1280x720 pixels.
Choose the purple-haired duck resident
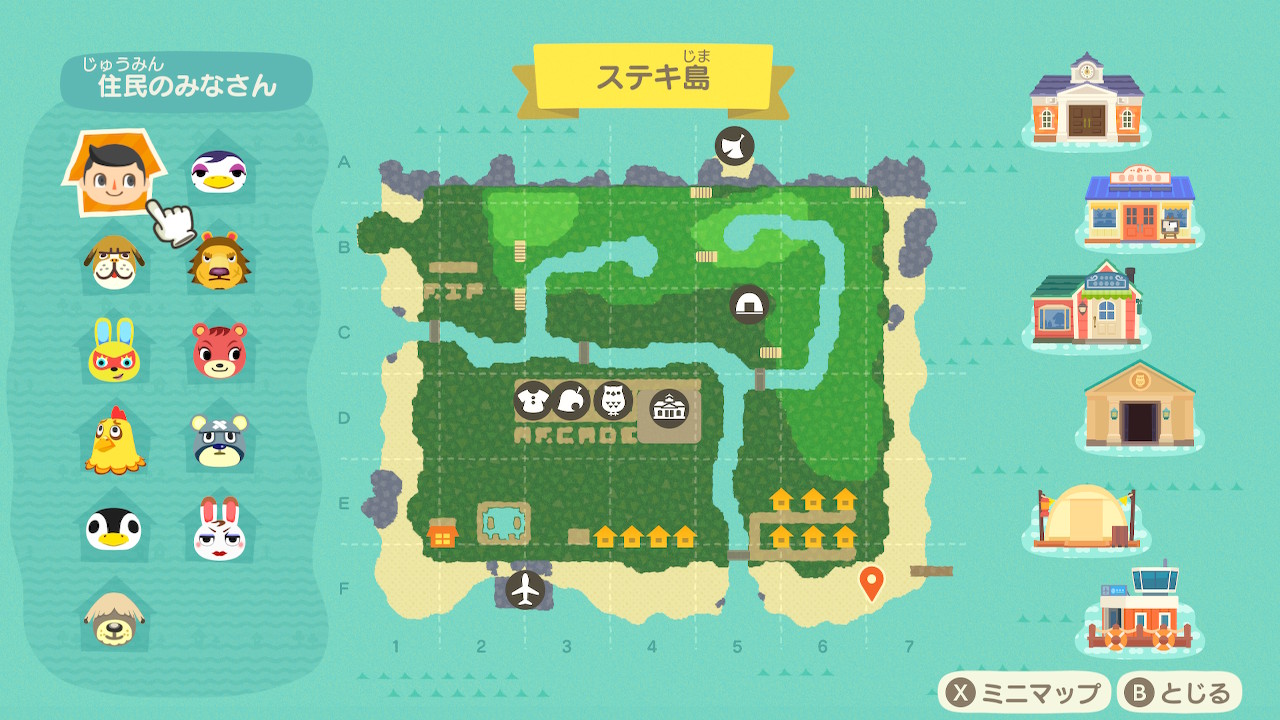tap(219, 172)
